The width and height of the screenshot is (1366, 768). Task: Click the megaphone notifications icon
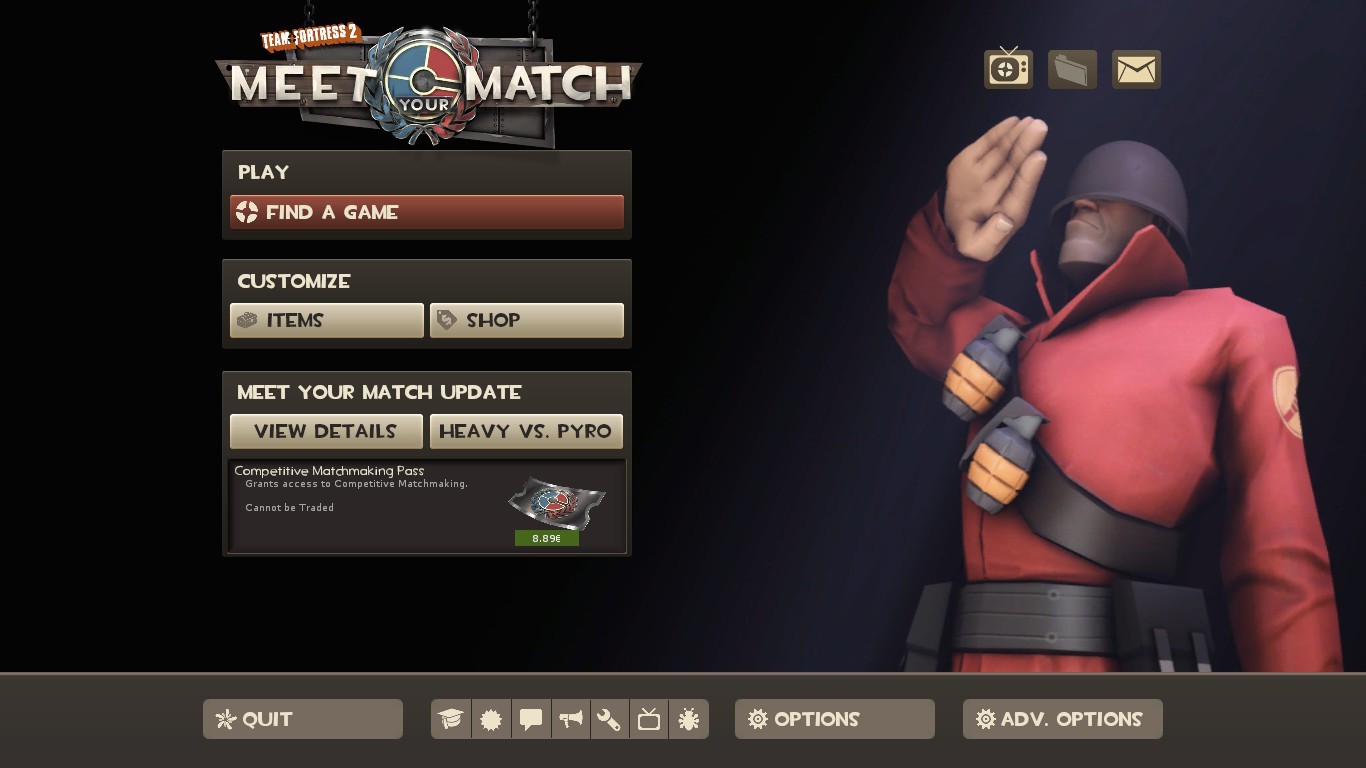(570, 719)
